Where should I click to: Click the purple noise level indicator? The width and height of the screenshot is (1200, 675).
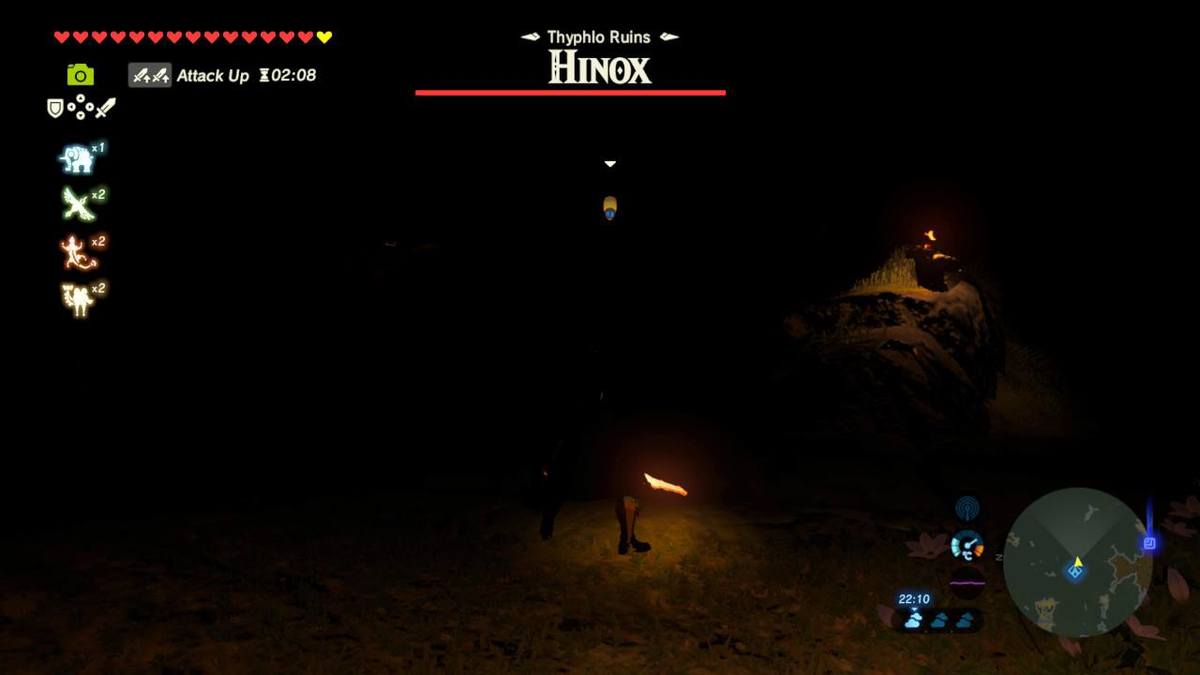967,581
